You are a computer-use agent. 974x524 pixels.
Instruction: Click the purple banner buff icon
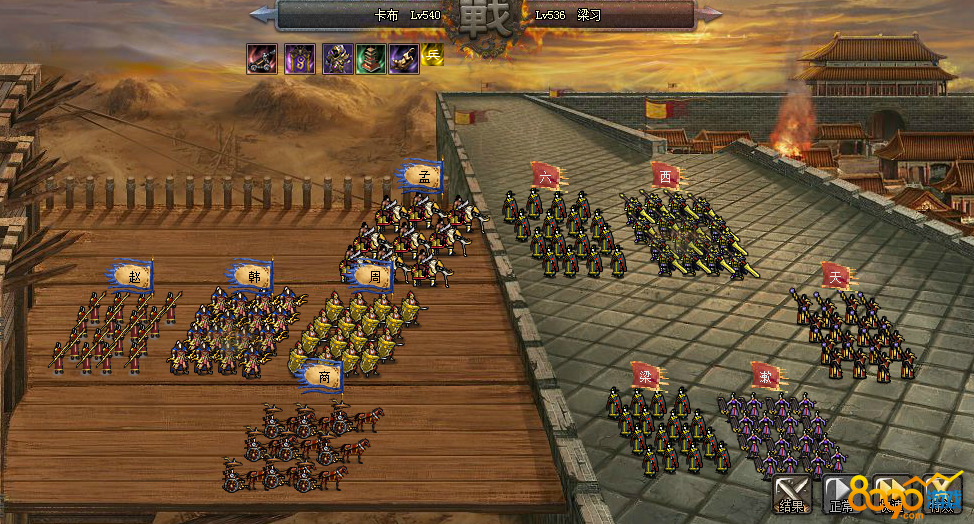pos(299,58)
